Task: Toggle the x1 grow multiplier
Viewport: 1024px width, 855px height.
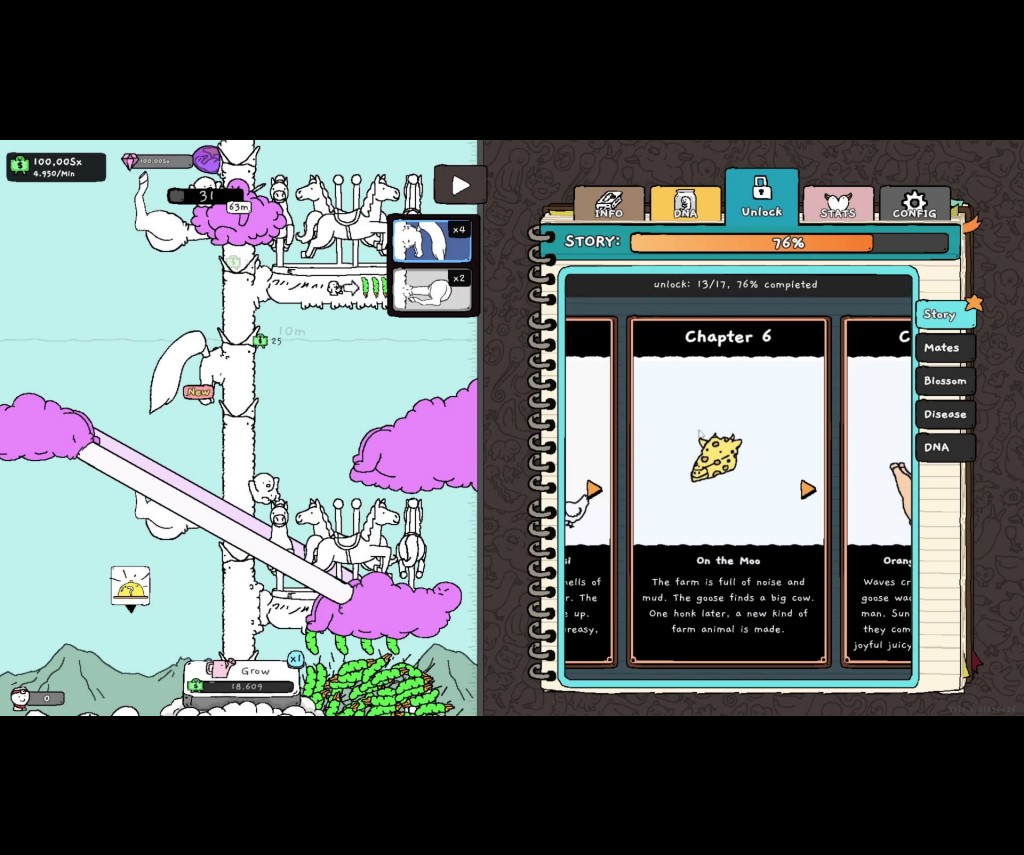Action: (296, 659)
